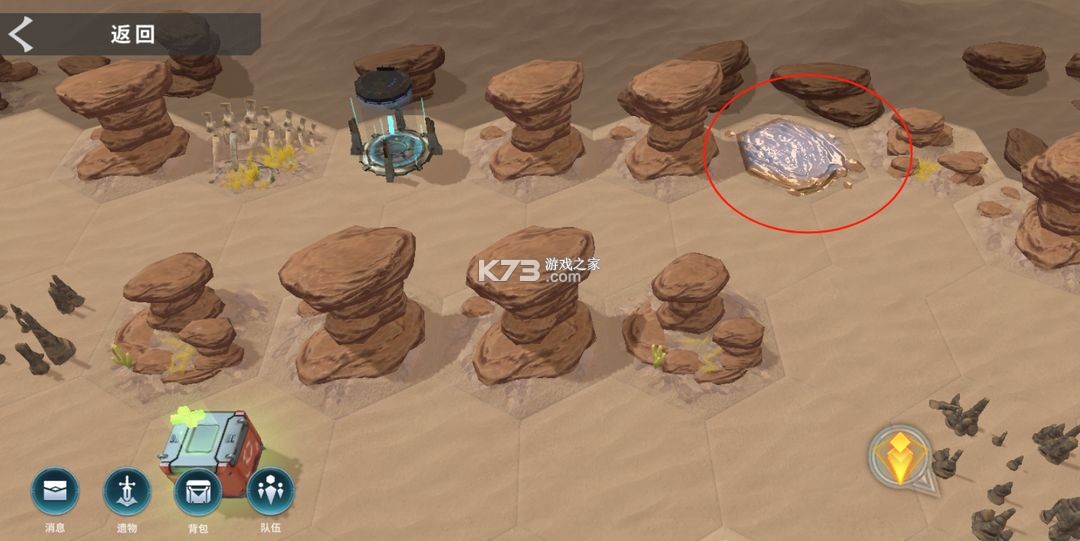Open the 背包 backpack inventory
Screen dimensions: 1080x541
[198, 493]
